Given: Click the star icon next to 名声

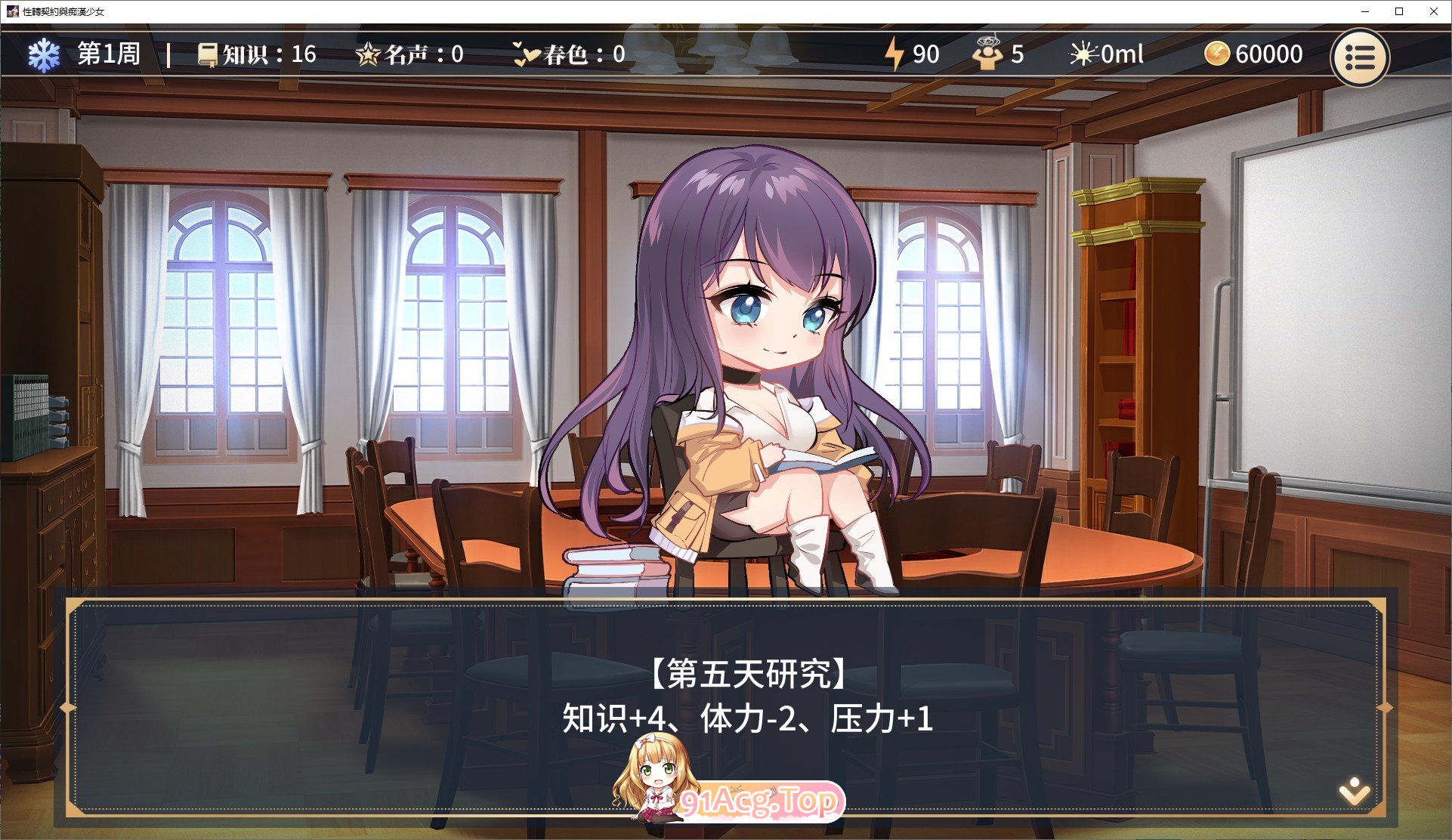Looking at the screenshot, I should [x=368, y=54].
